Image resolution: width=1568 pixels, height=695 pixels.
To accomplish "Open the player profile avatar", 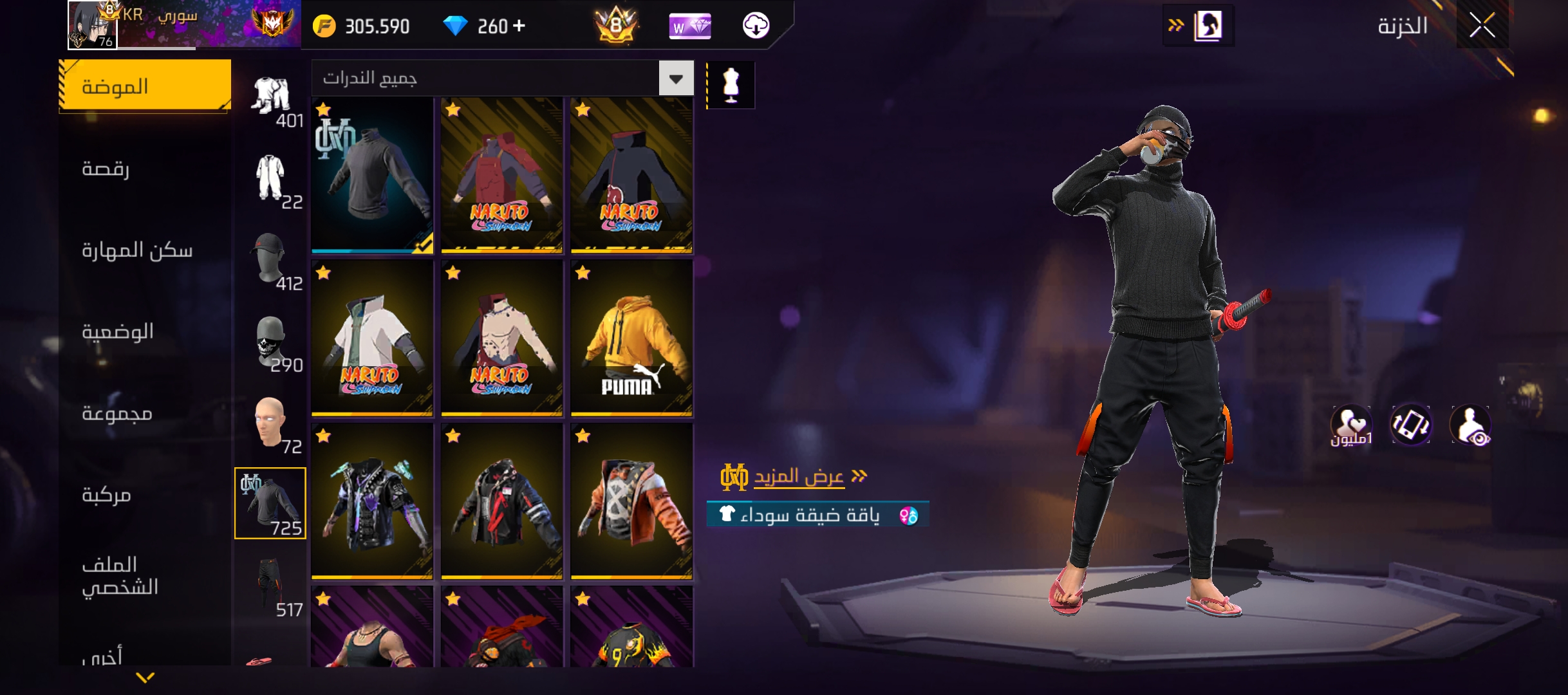I will tap(92, 26).
